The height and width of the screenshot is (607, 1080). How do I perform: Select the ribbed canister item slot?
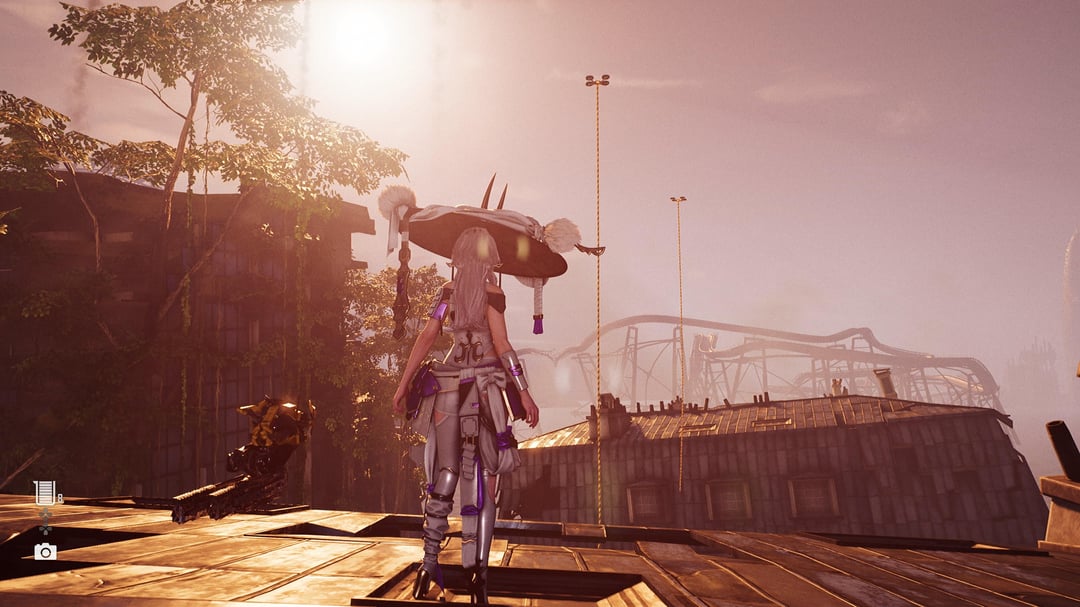pos(45,491)
